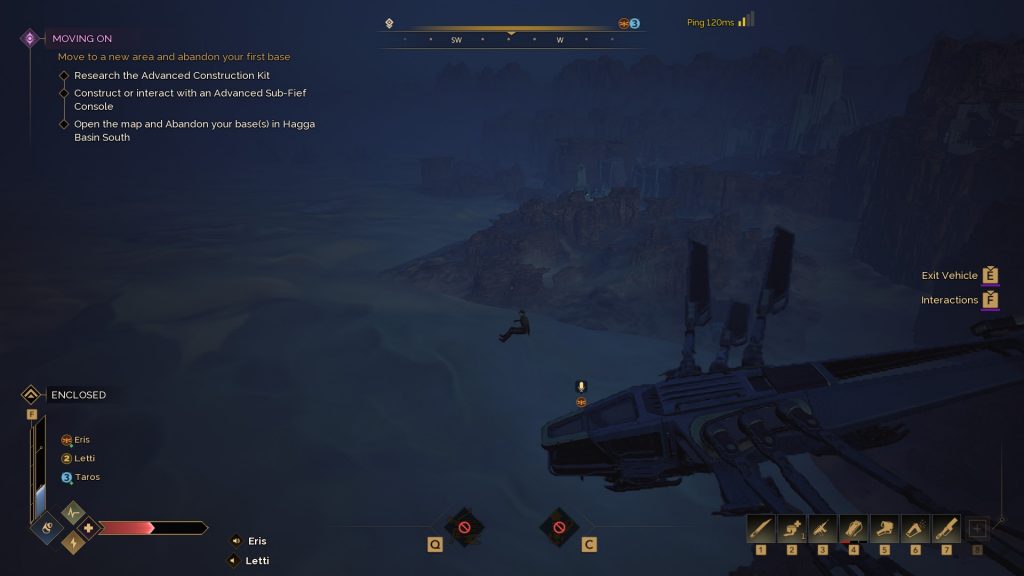Equip the blade tool in slot 7
The height and width of the screenshot is (576, 1024).
tap(947, 528)
